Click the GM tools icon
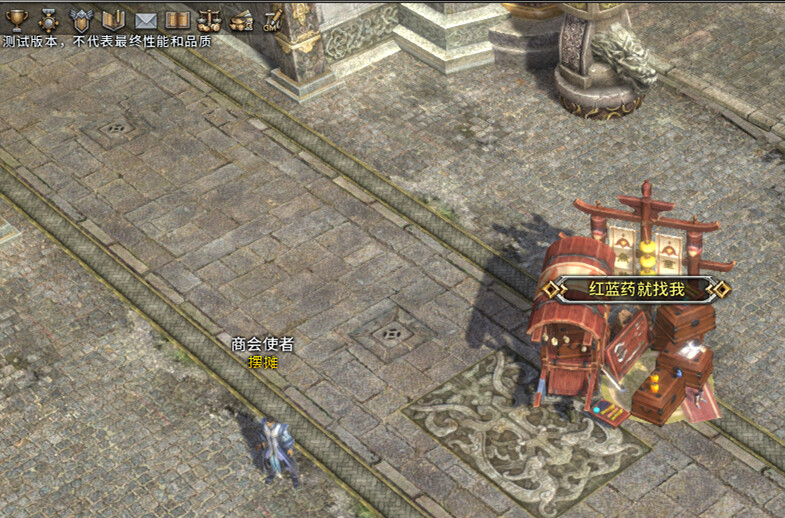The height and width of the screenshot is (518, 785). click(272, 19)
